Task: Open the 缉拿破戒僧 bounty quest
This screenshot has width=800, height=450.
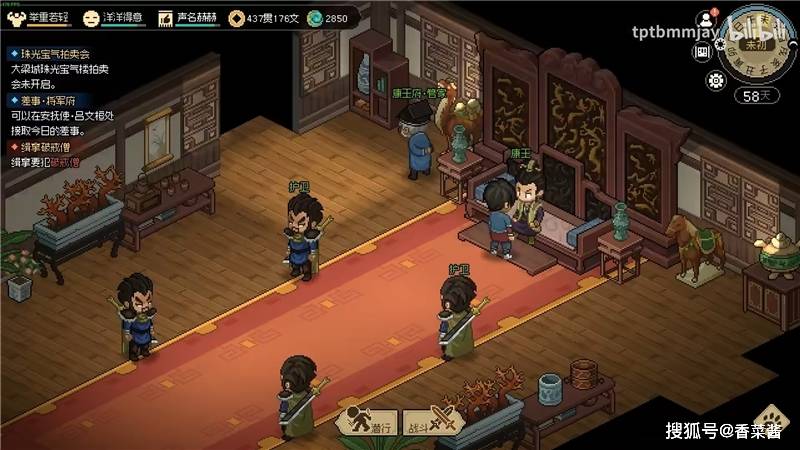Action: pyautogui.click(x=50, y=147)
